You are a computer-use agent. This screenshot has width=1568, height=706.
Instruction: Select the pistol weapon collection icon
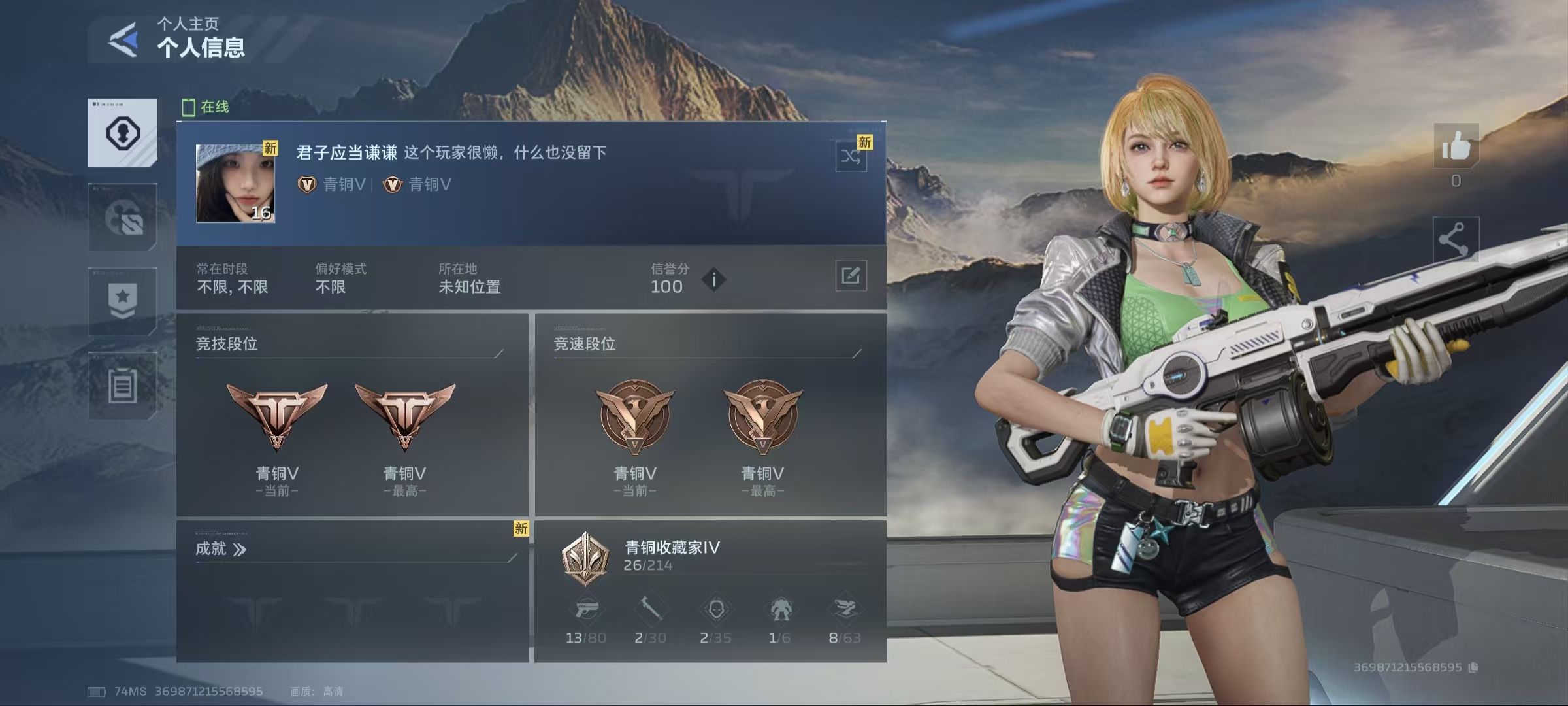coord(586,611)
